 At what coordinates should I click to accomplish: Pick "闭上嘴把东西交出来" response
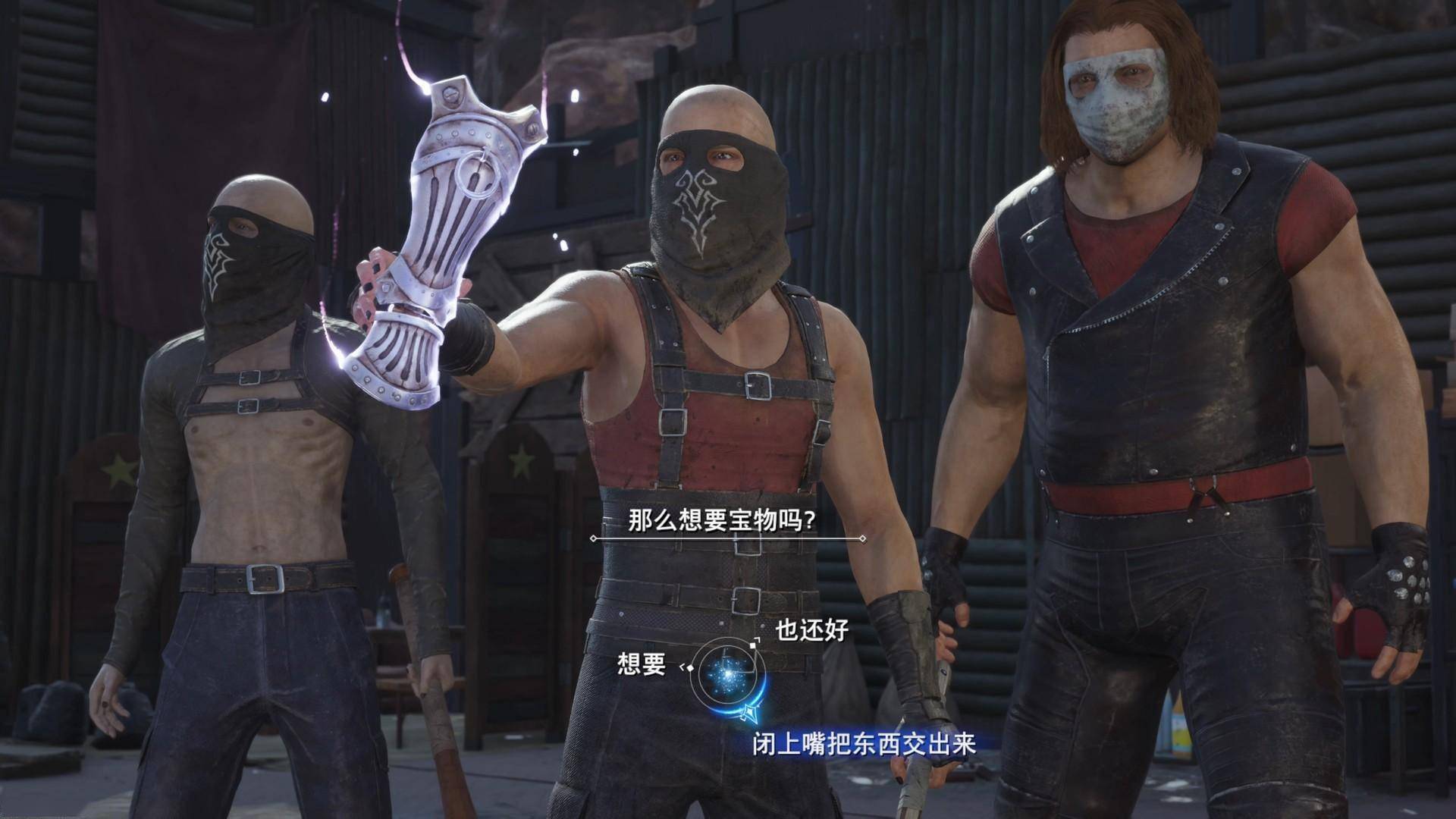pyautogui.click(x=863, y=743)
